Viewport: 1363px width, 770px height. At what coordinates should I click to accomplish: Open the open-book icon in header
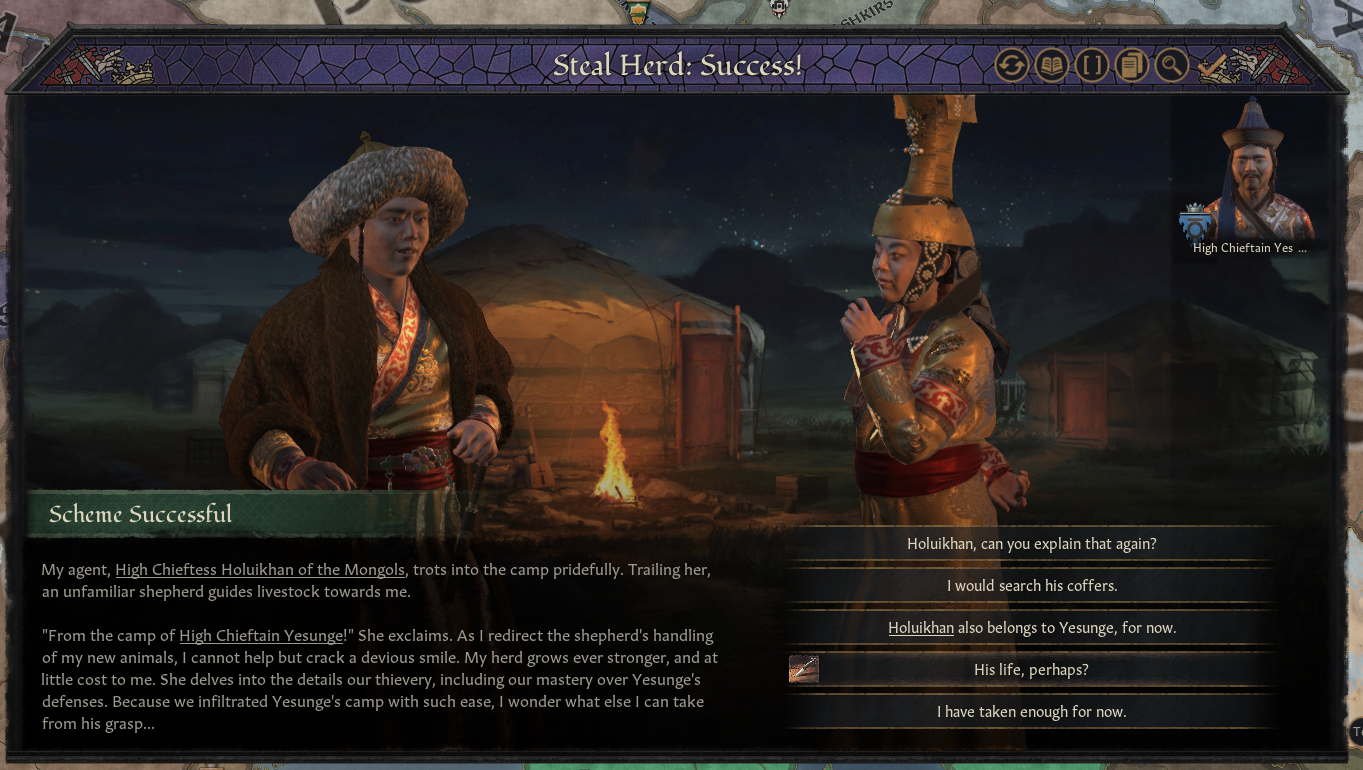point(1052,67)
